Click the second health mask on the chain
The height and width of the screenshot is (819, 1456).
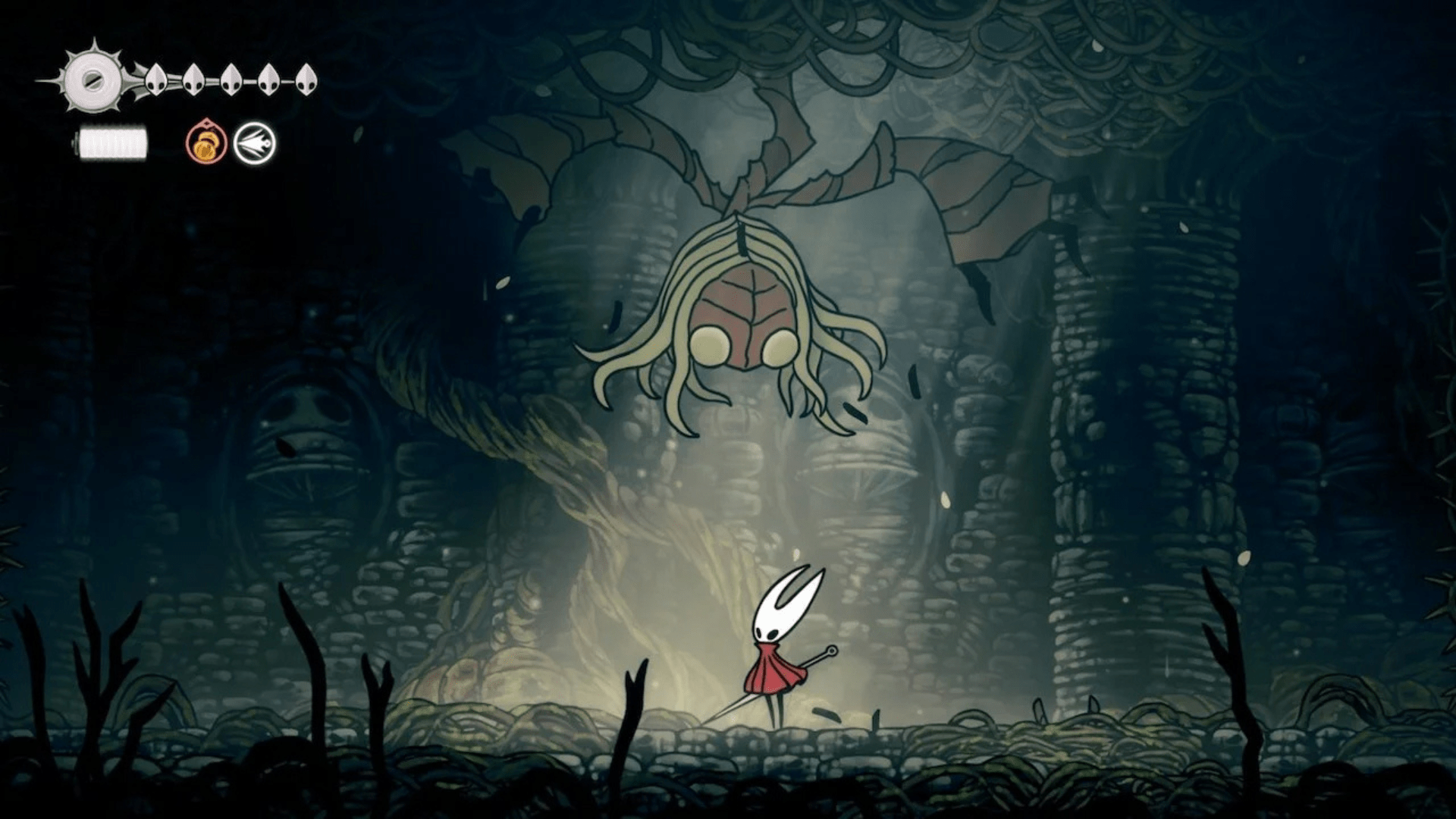pyautogui.click(x=193, y=81)
